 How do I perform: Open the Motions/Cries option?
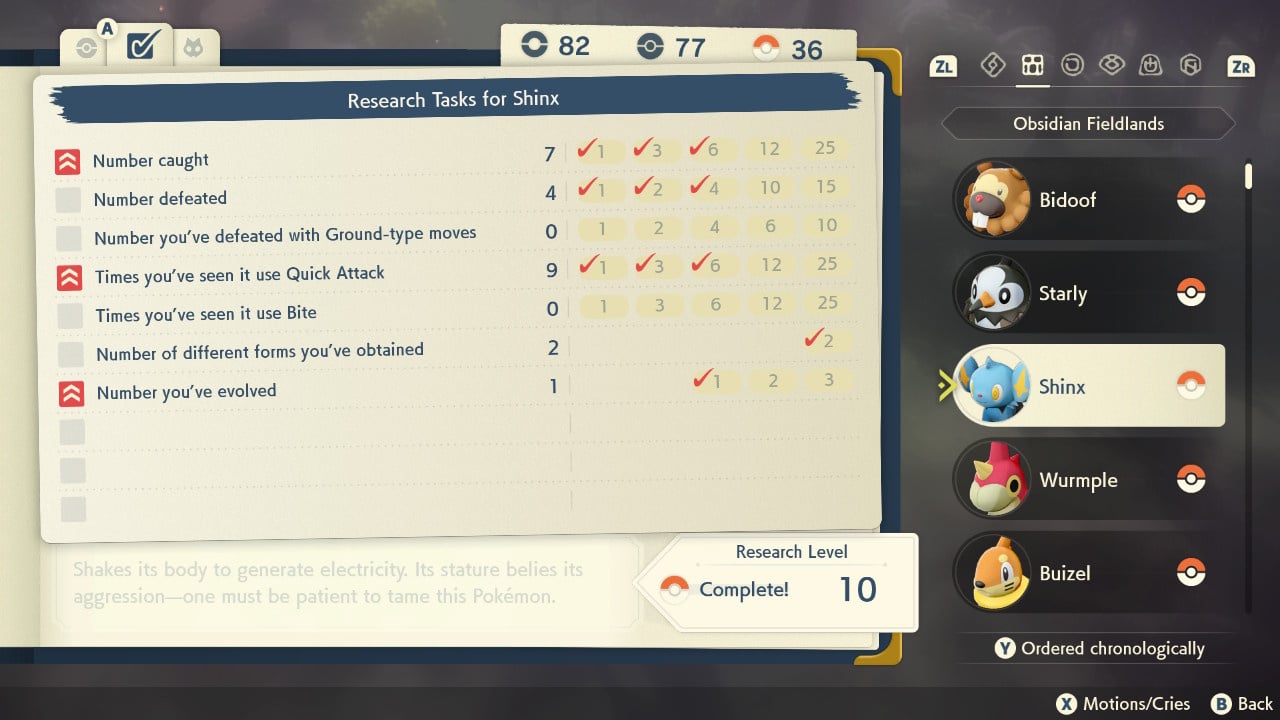point(1124,704)
